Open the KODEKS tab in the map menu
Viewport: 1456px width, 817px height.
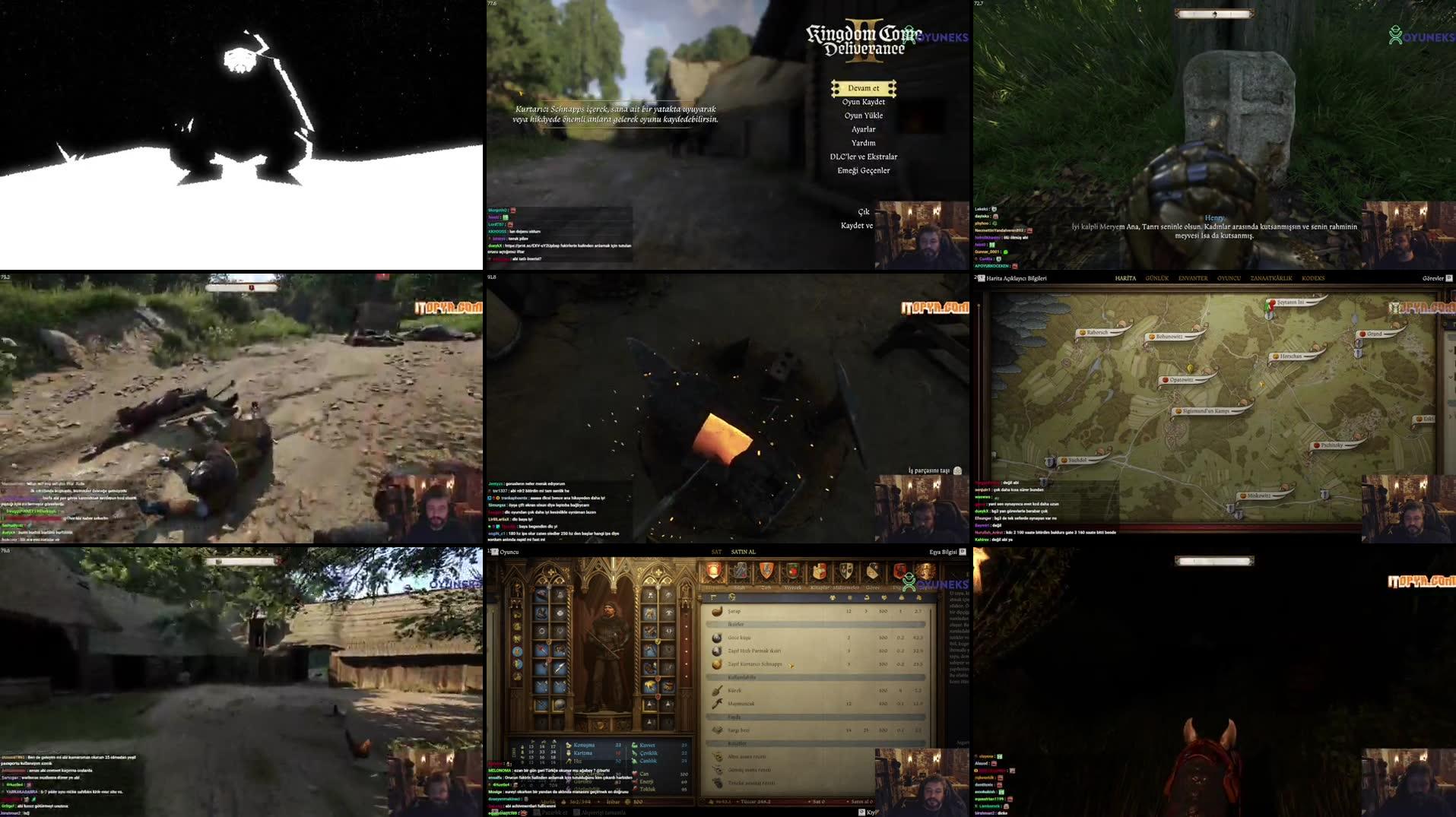click(1313, 278)
